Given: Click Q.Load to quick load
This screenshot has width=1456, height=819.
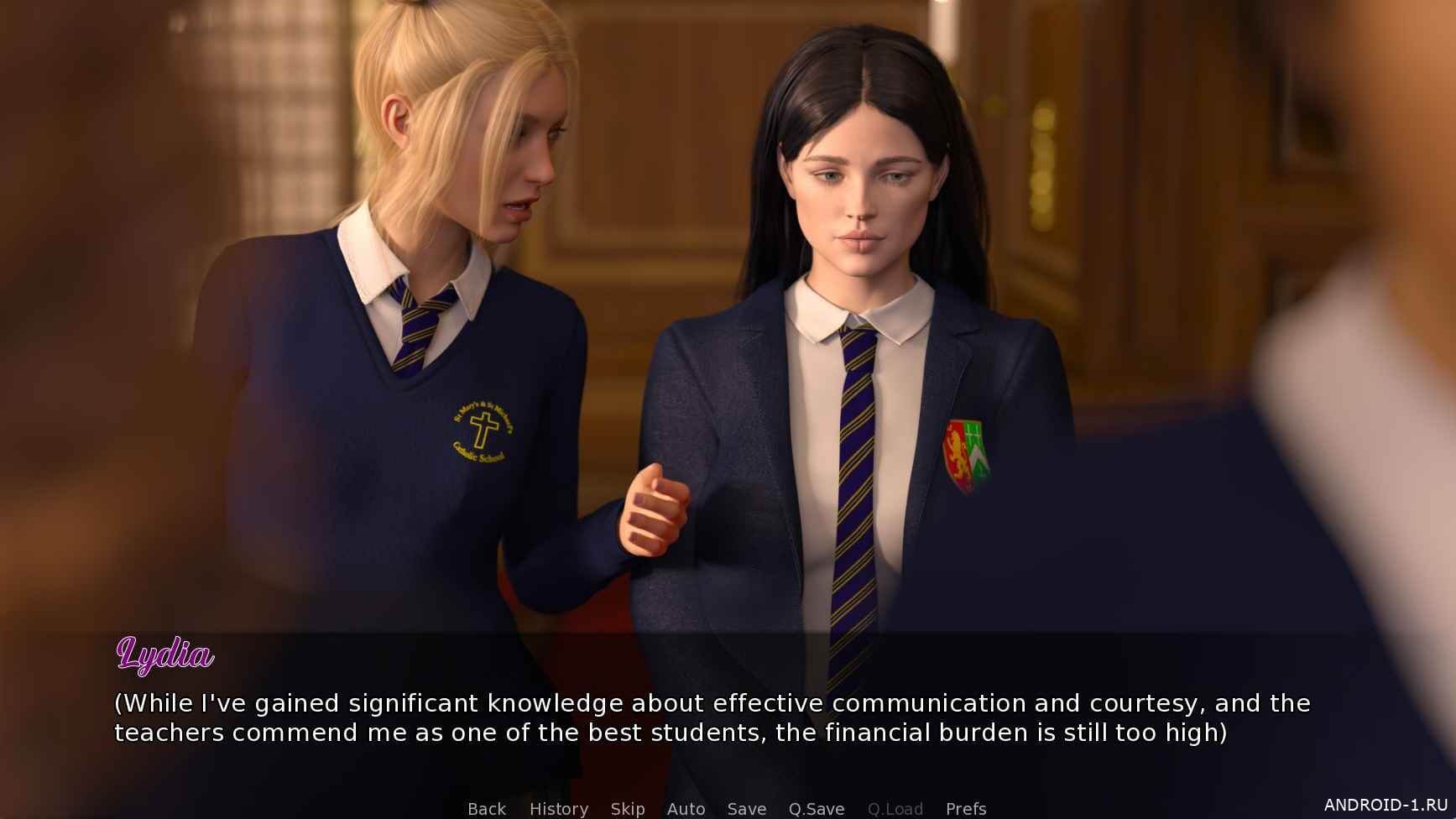Looking at the screenshot, I should [x=895, y=809].
